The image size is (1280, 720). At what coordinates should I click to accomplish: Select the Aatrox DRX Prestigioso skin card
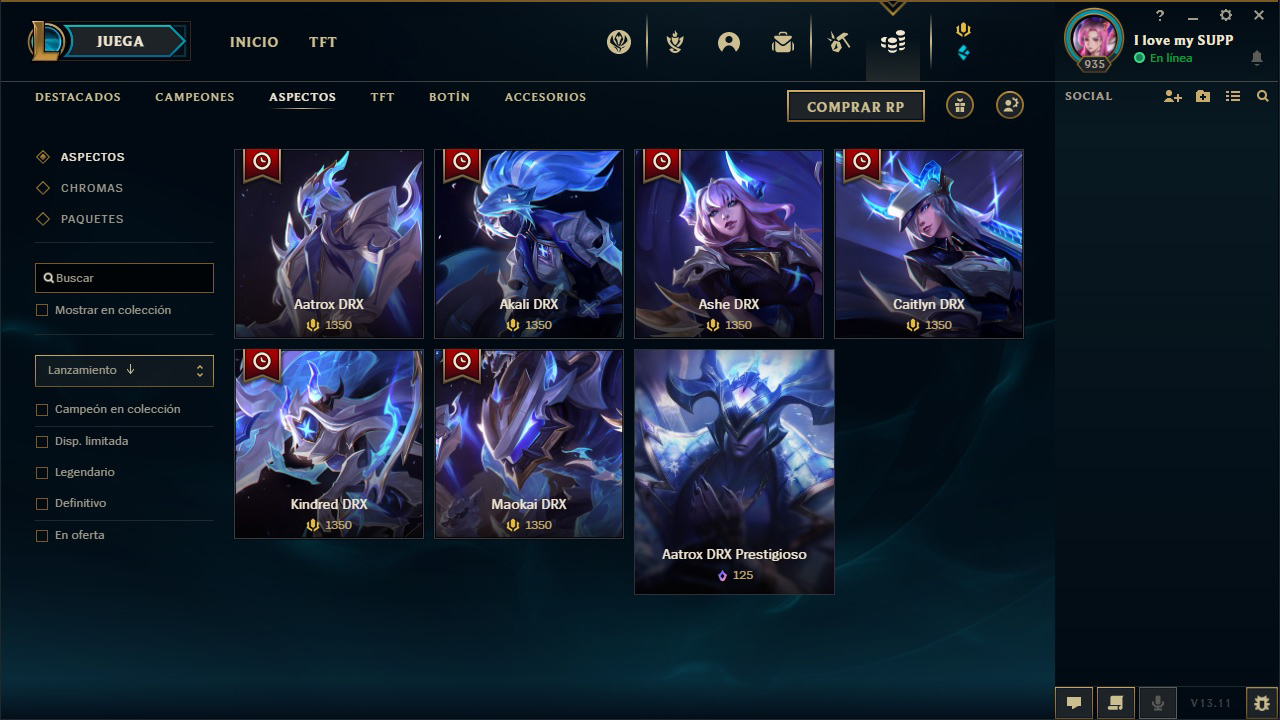pyautogui.click(x=733, y=471)
